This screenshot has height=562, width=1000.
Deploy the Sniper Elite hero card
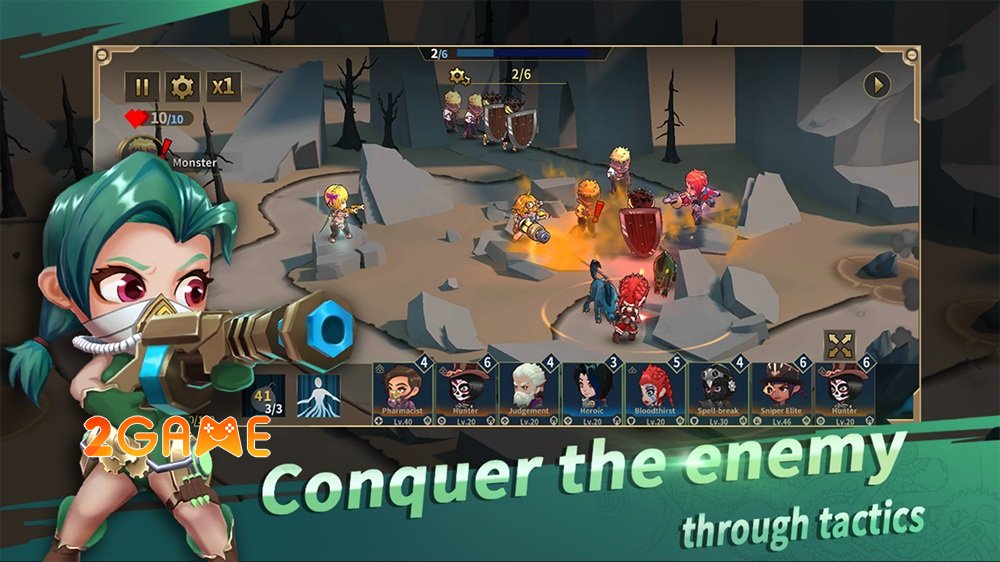pyautogui.click(x=780, y=391)
